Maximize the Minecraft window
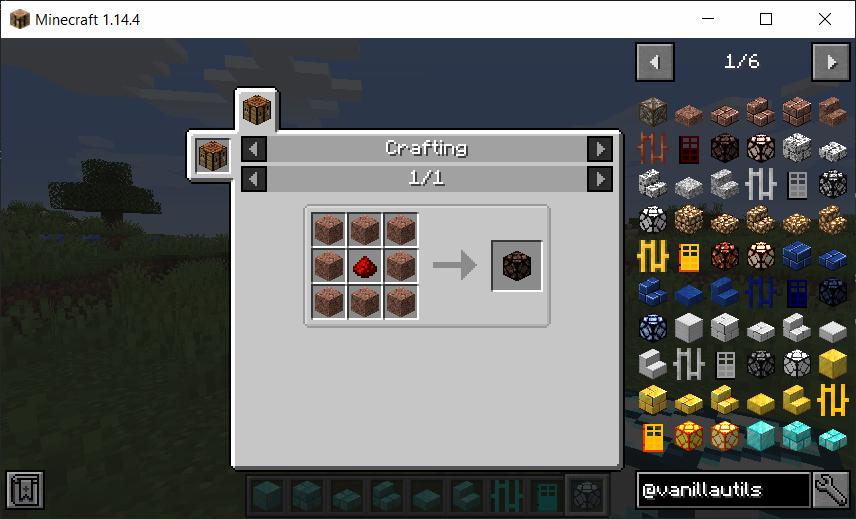Image resolution: width=856 pixels, height=519 pixels. pos(766,19)
